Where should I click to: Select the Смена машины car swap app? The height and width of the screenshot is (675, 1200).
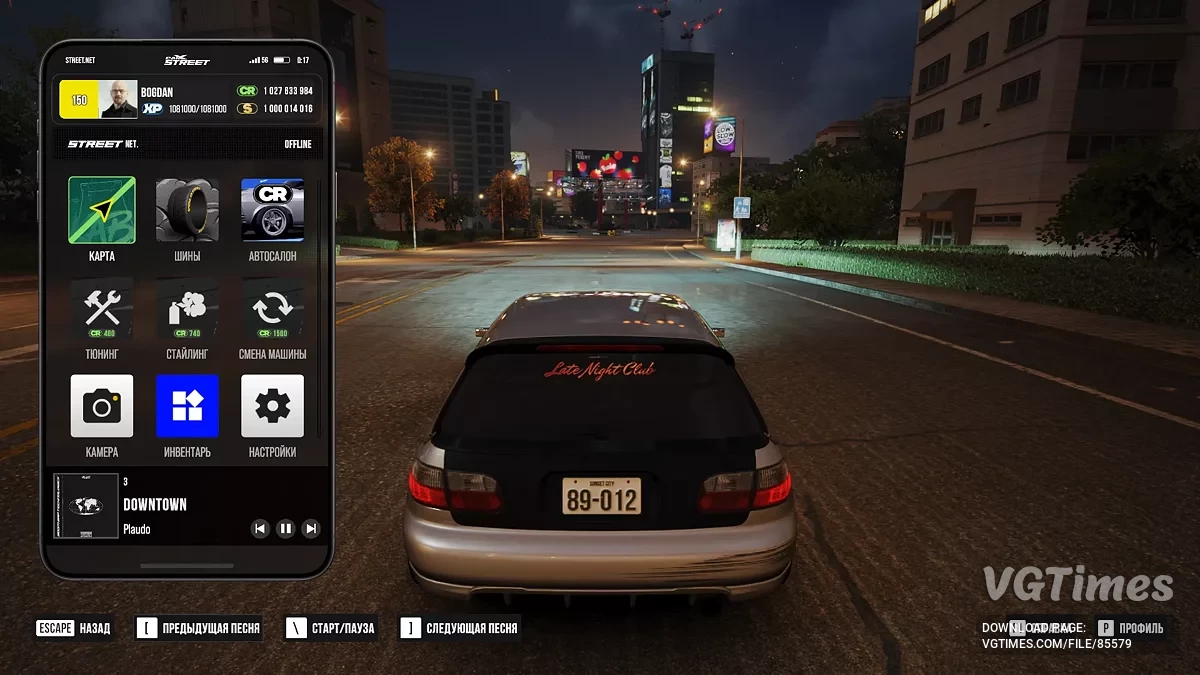click(x=272, y=308)
